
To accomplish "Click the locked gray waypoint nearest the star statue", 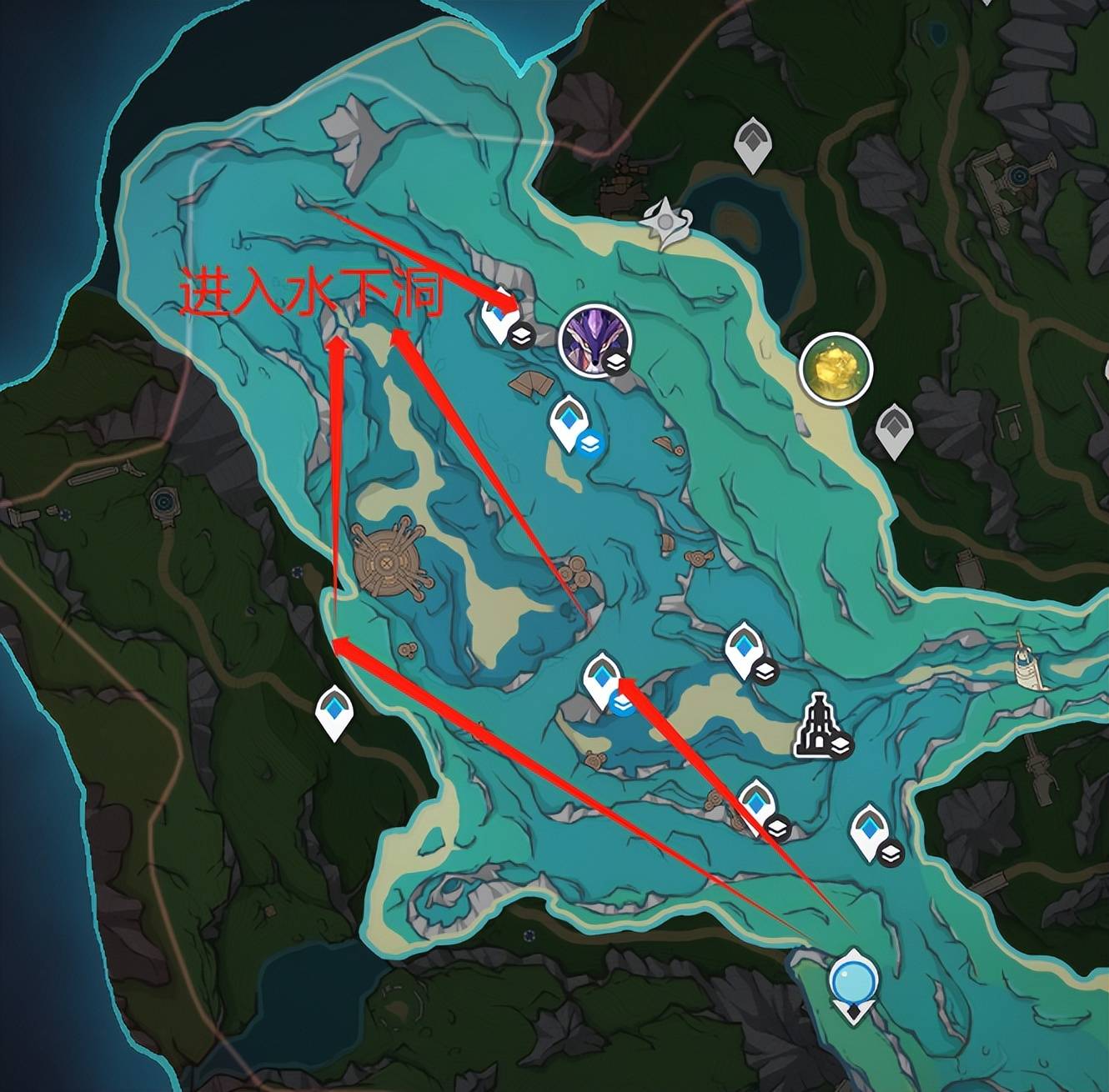I will [751, 143].
